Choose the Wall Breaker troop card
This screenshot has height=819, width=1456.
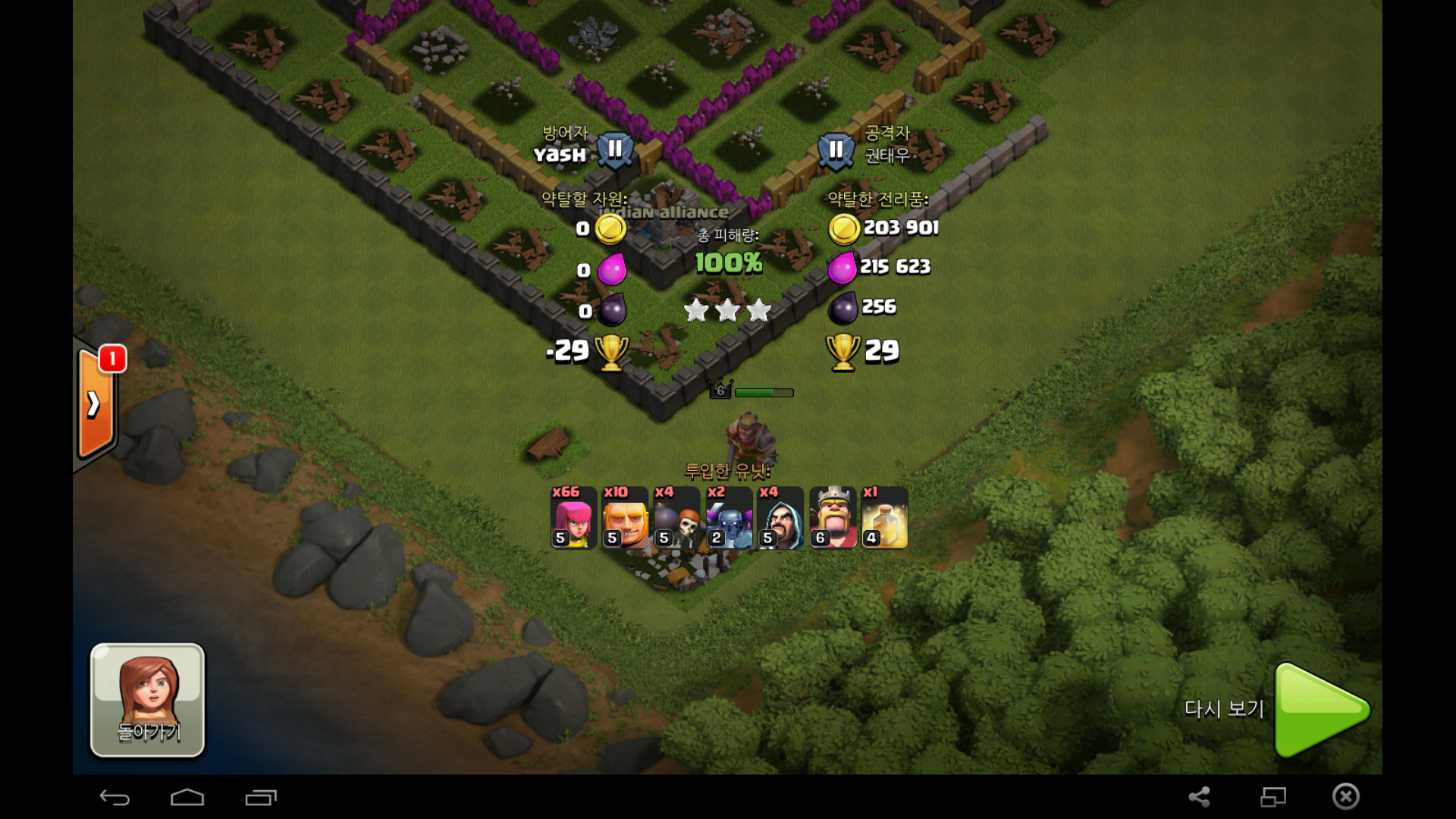[x=676, y=517]
